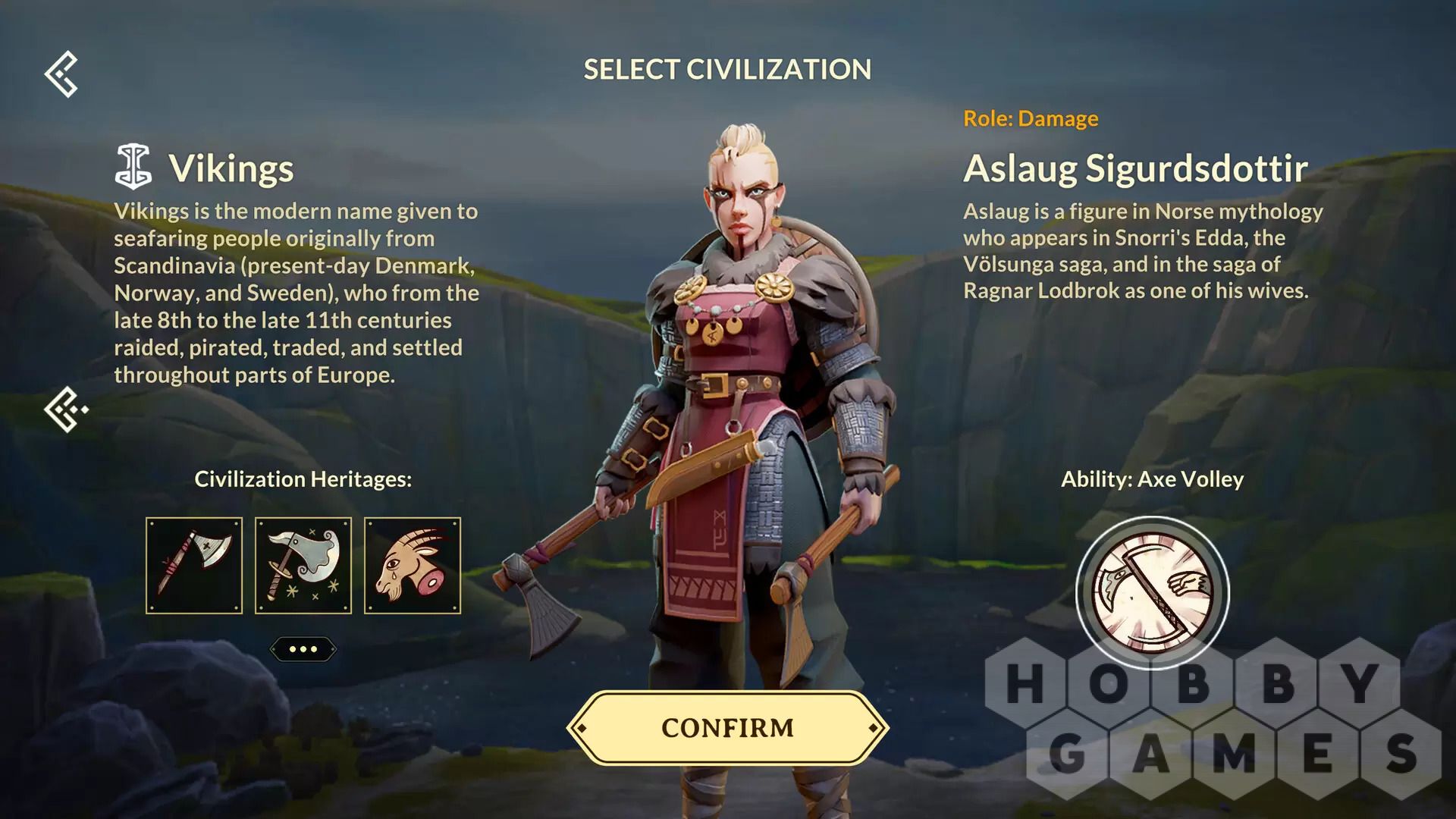
Task: Go back using the top-left arrow
Action: pos(61,74)
